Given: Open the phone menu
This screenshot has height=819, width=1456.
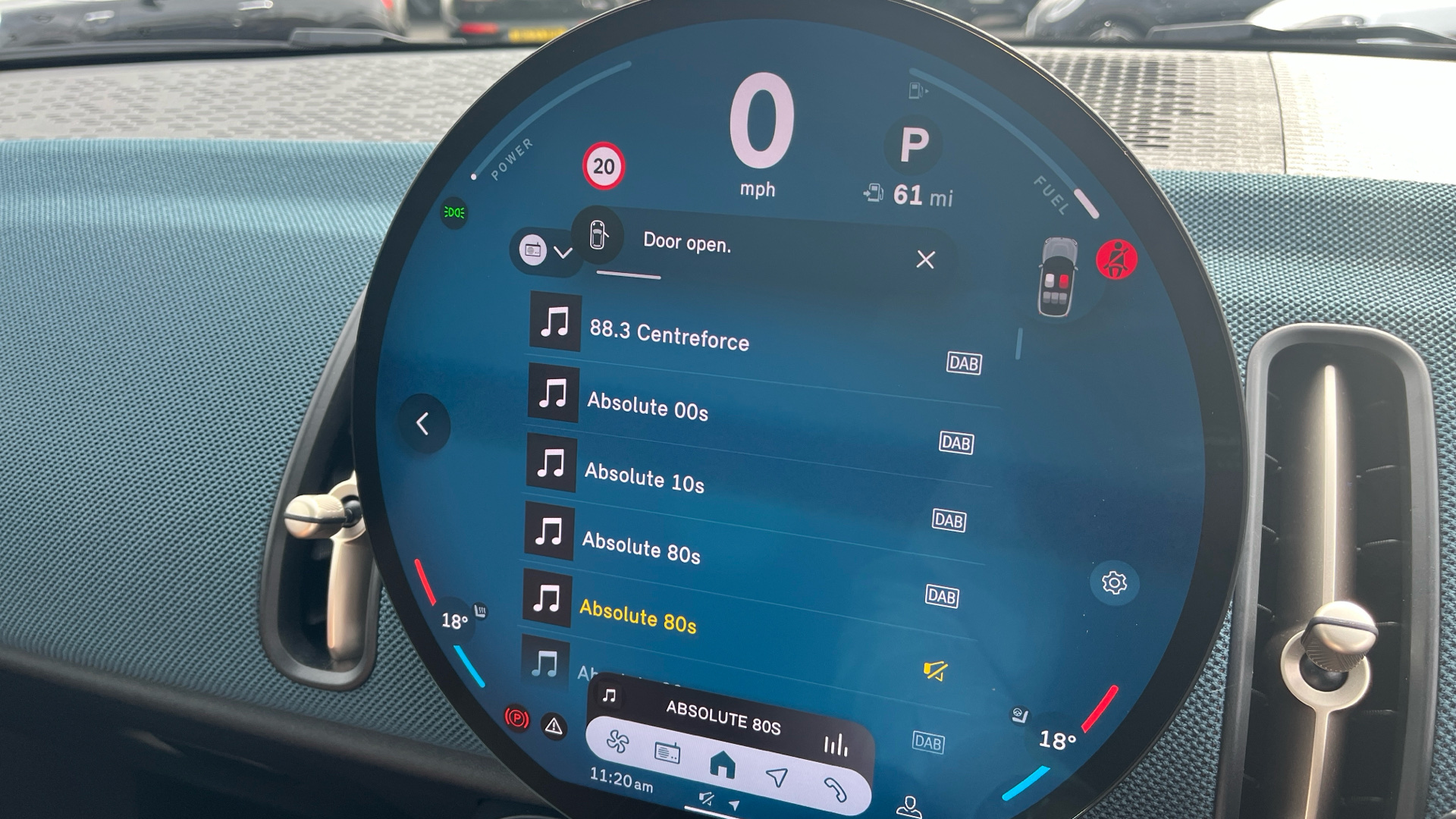Looking at the screenshot, I should pyautogui.click(x=835, y=790).
